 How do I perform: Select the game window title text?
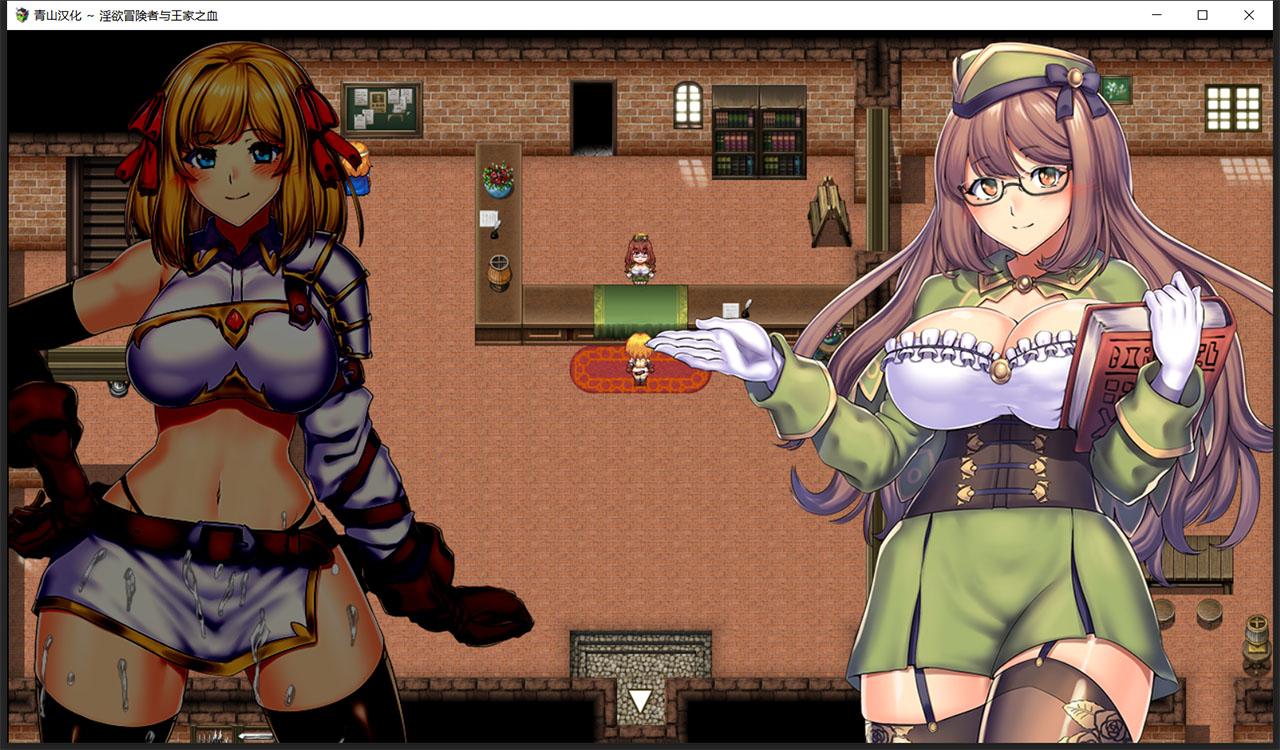tap(125, 15)
